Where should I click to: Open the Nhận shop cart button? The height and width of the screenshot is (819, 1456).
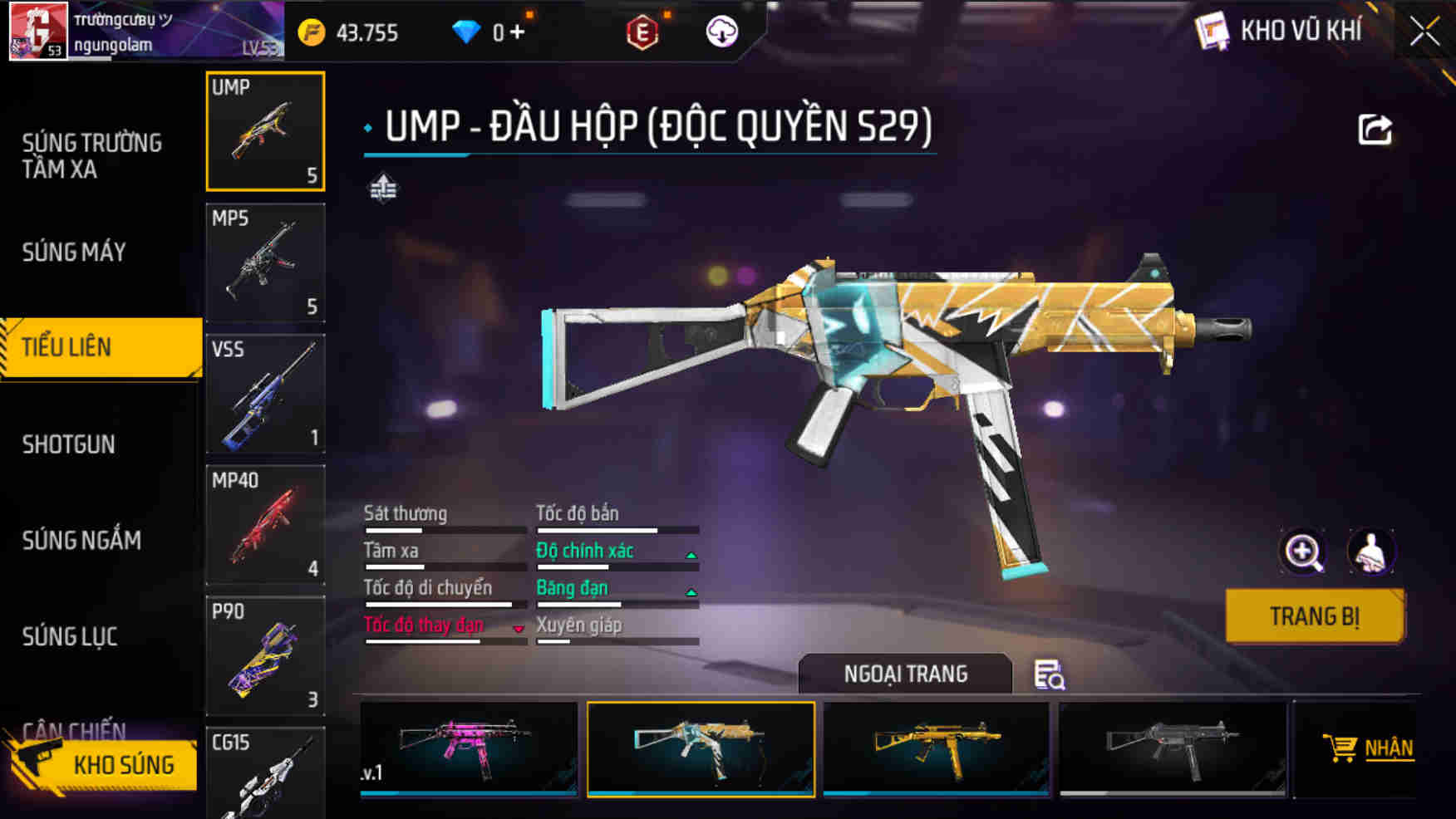[x=1369, y=748]
